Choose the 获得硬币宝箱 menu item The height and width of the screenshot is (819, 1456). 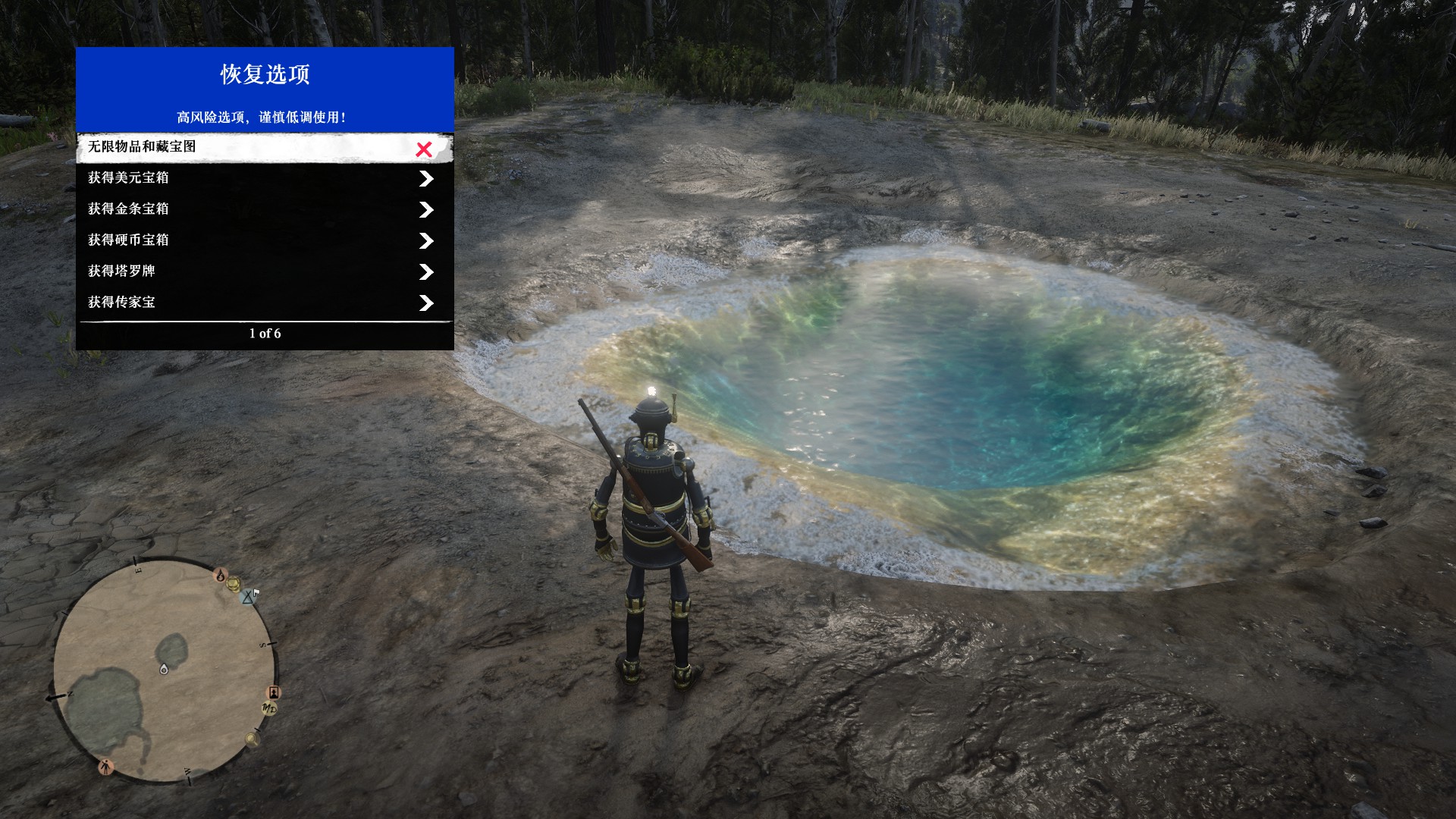pos(265,240)
